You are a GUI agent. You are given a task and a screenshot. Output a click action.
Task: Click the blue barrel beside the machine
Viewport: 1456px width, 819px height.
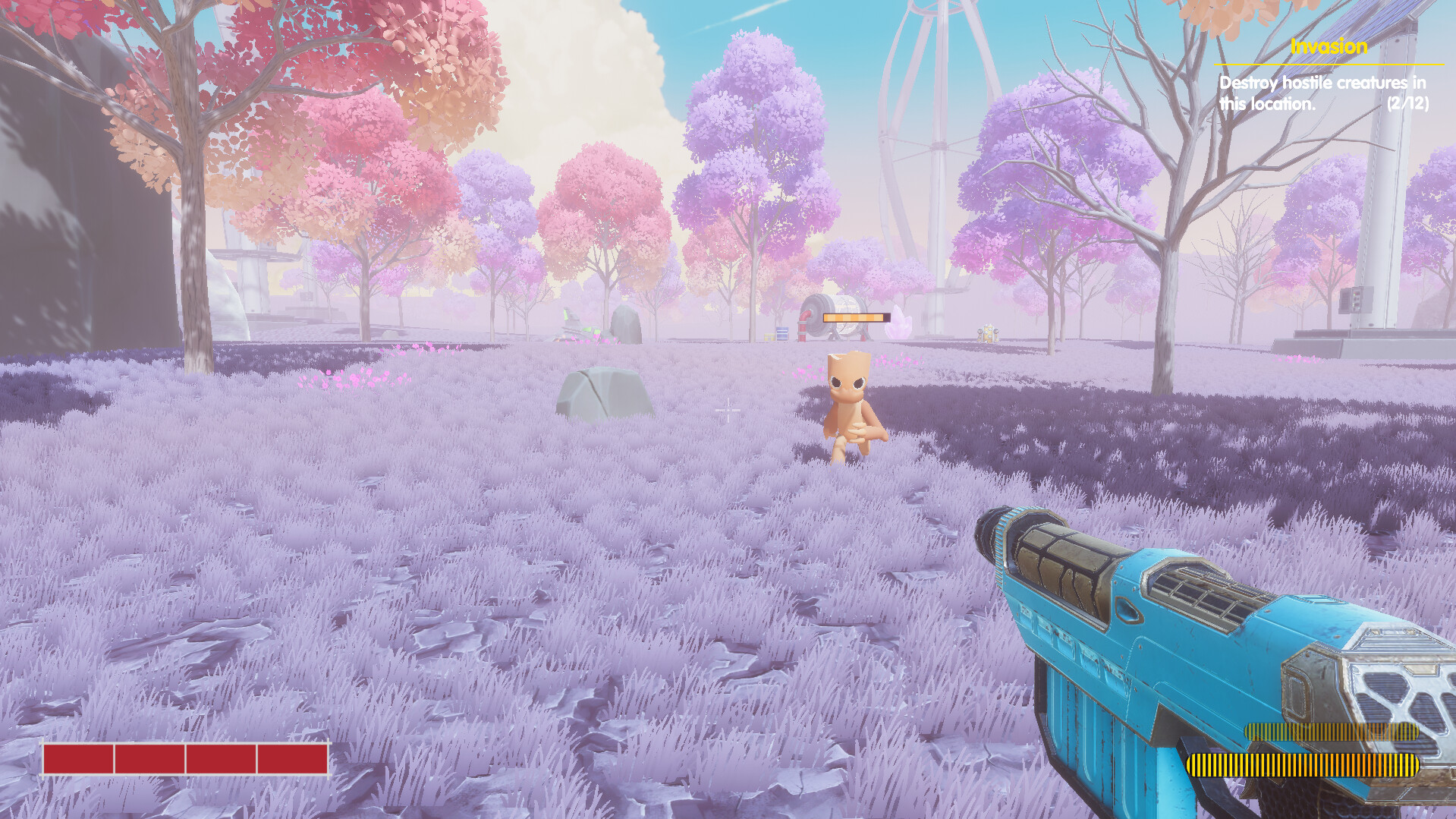pos(782,332)
